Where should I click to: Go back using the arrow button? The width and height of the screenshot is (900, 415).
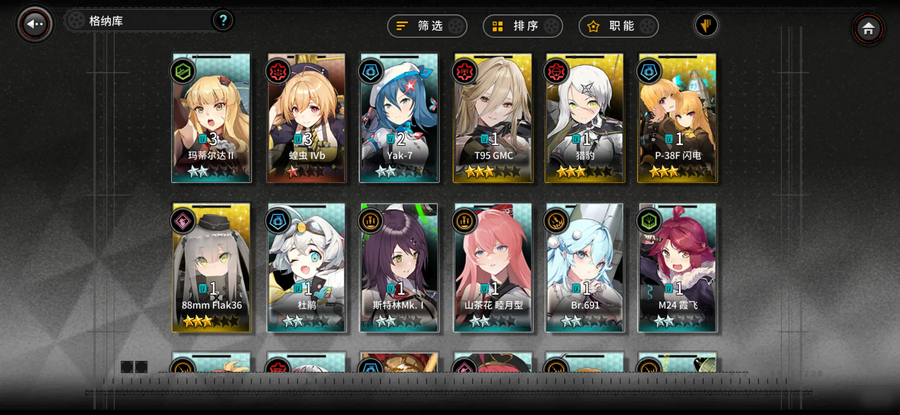[x=33, y=24]
